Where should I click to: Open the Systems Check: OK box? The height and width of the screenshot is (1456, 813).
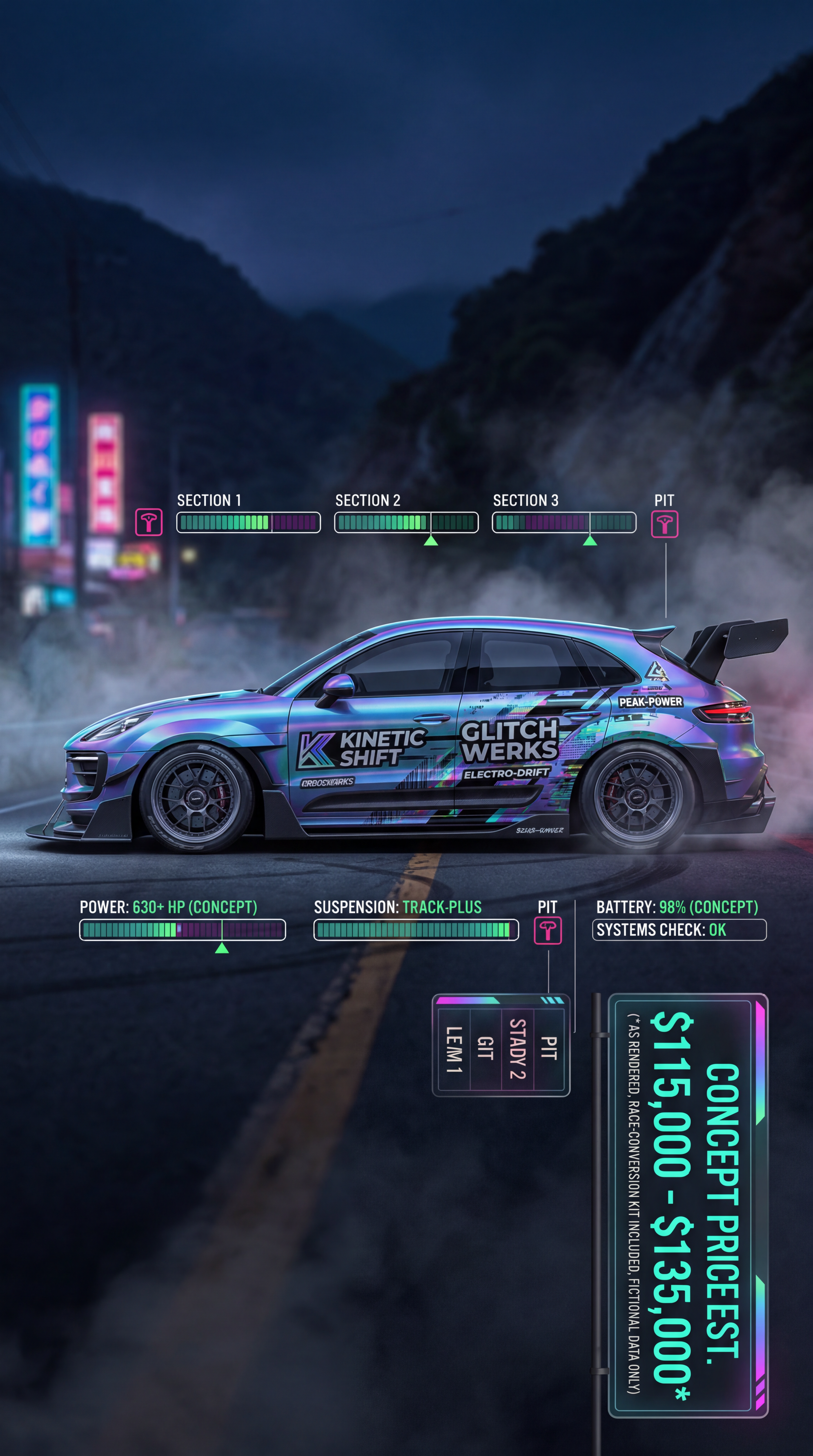[679, 930]
